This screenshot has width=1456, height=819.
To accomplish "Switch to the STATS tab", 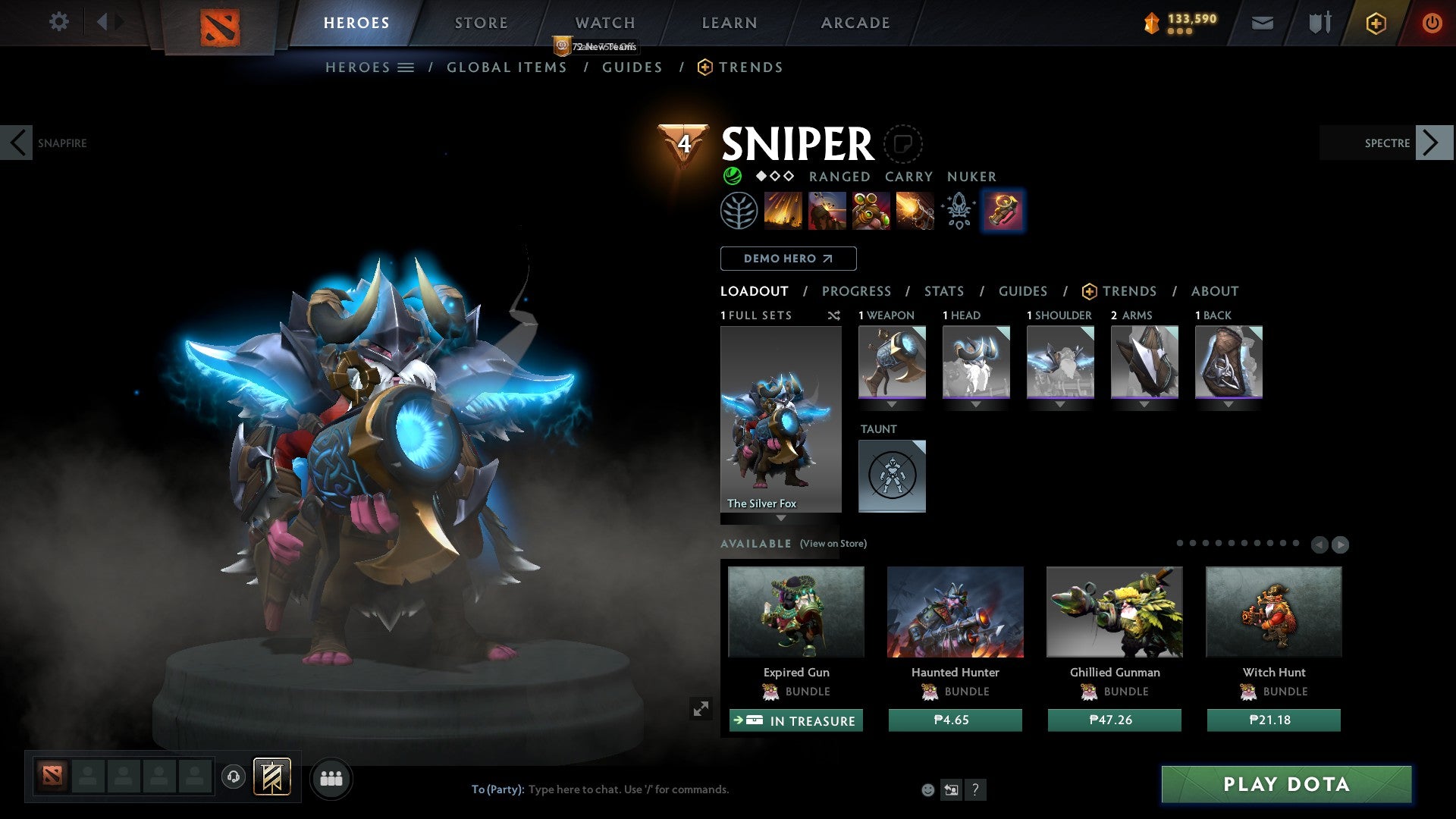I will (x=944, y=291).
